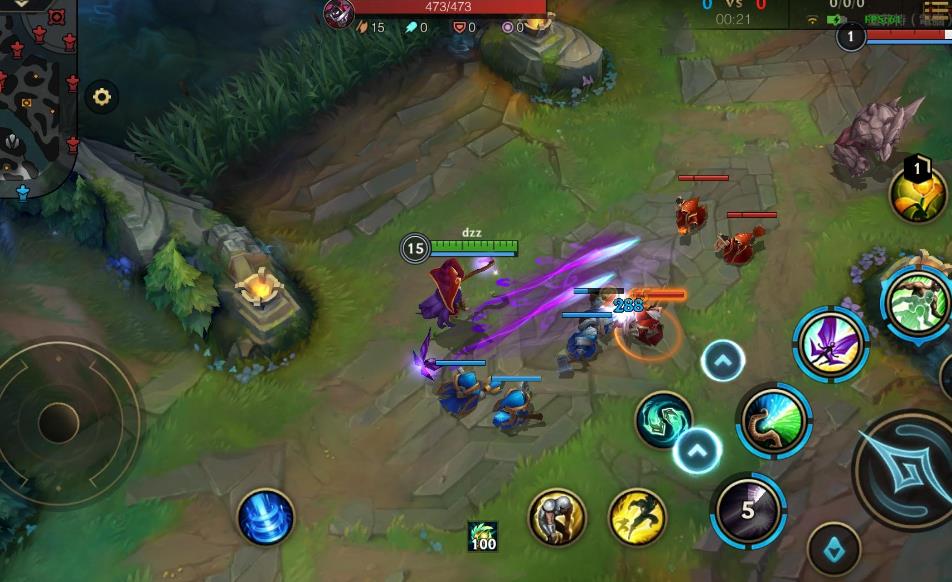Use the honeyfruit plant item with 1 charge
This screenshot has width=952, height=582.
pos(918,192)
